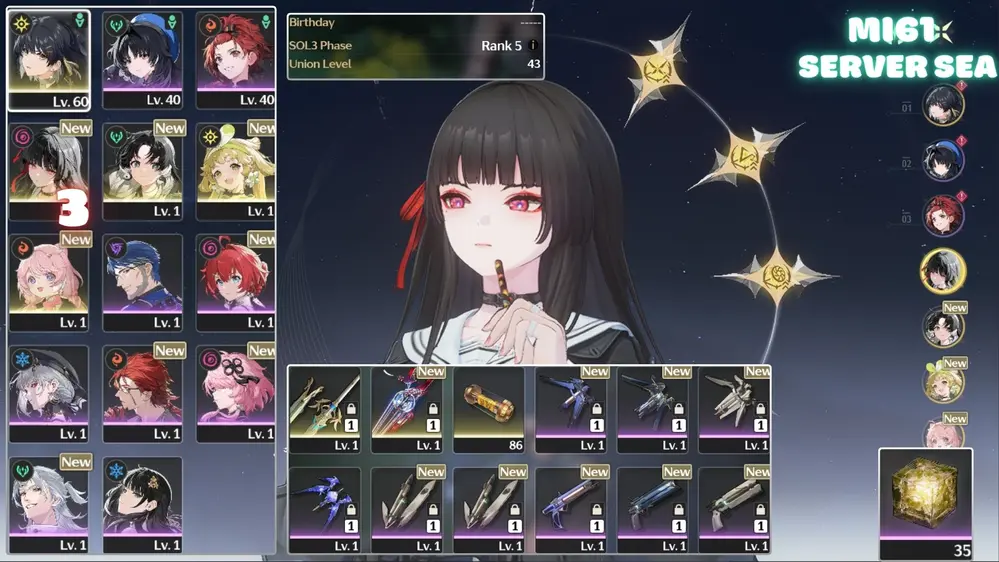Click the gold-ringed selected round portrait
Viewport: 999px width, 562px height.
(x=943, y=271)
